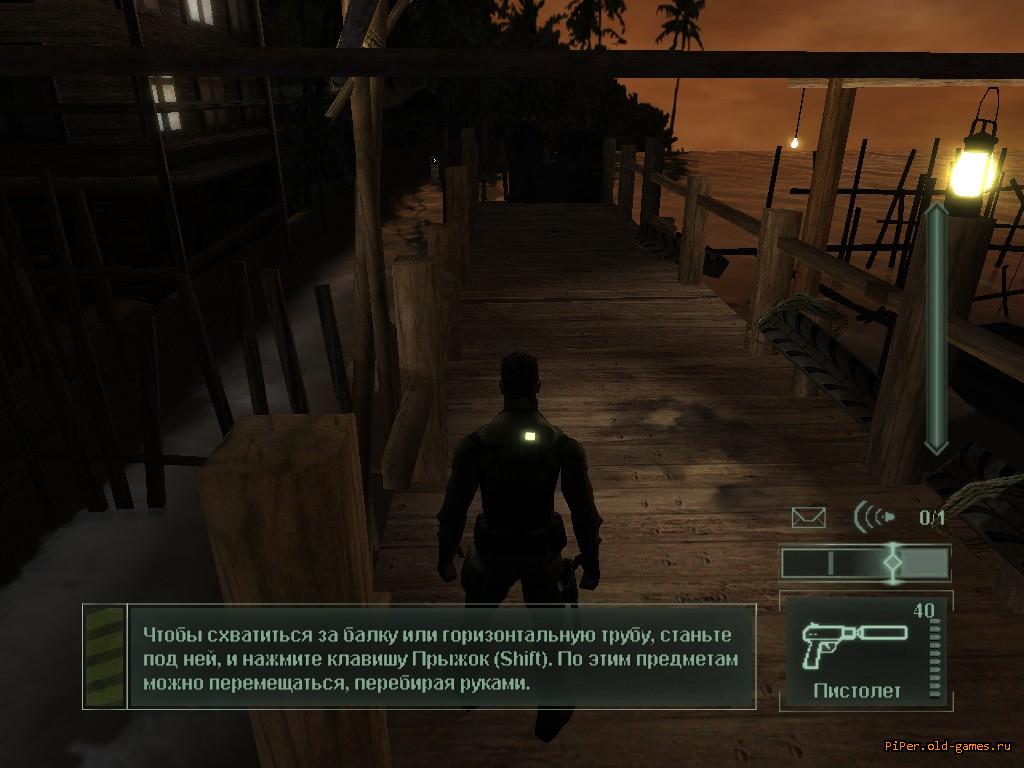Select the silenced pistol weapon icon
Viewport: 1024px width, 768px height.
855,640
